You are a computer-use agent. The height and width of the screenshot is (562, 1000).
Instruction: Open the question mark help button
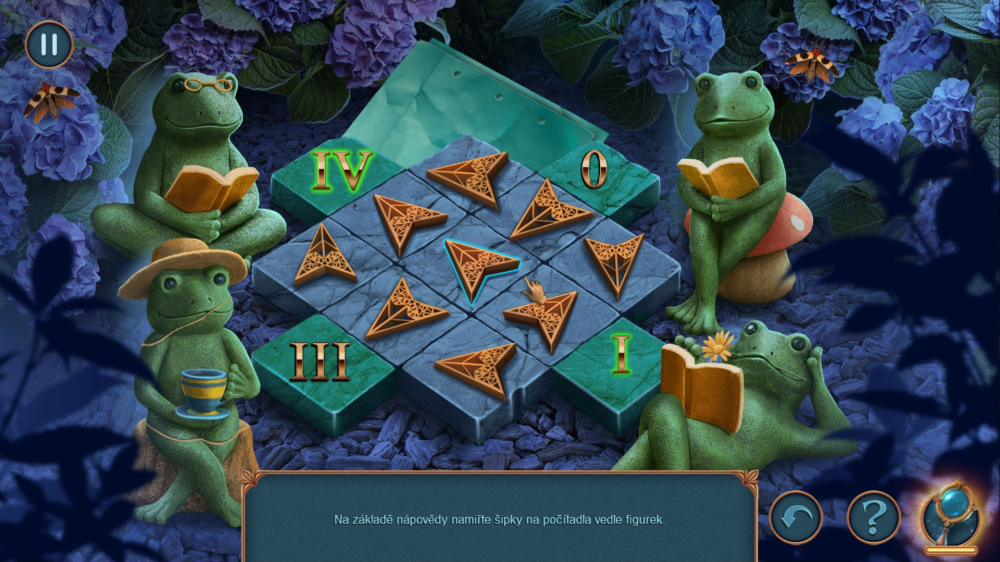click(x=873, y=518)
